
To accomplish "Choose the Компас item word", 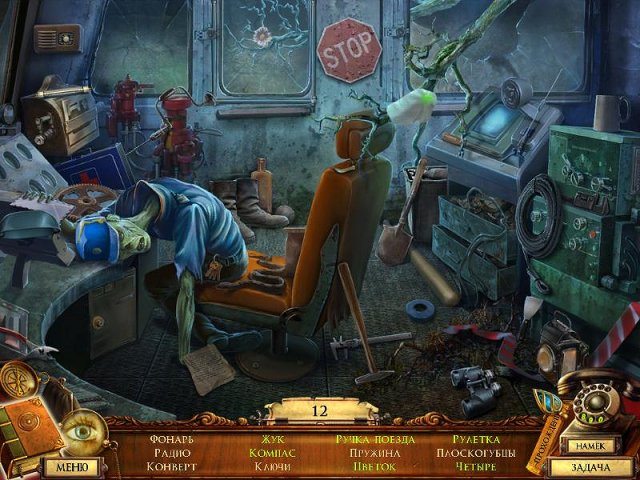I will click(273, 453).
